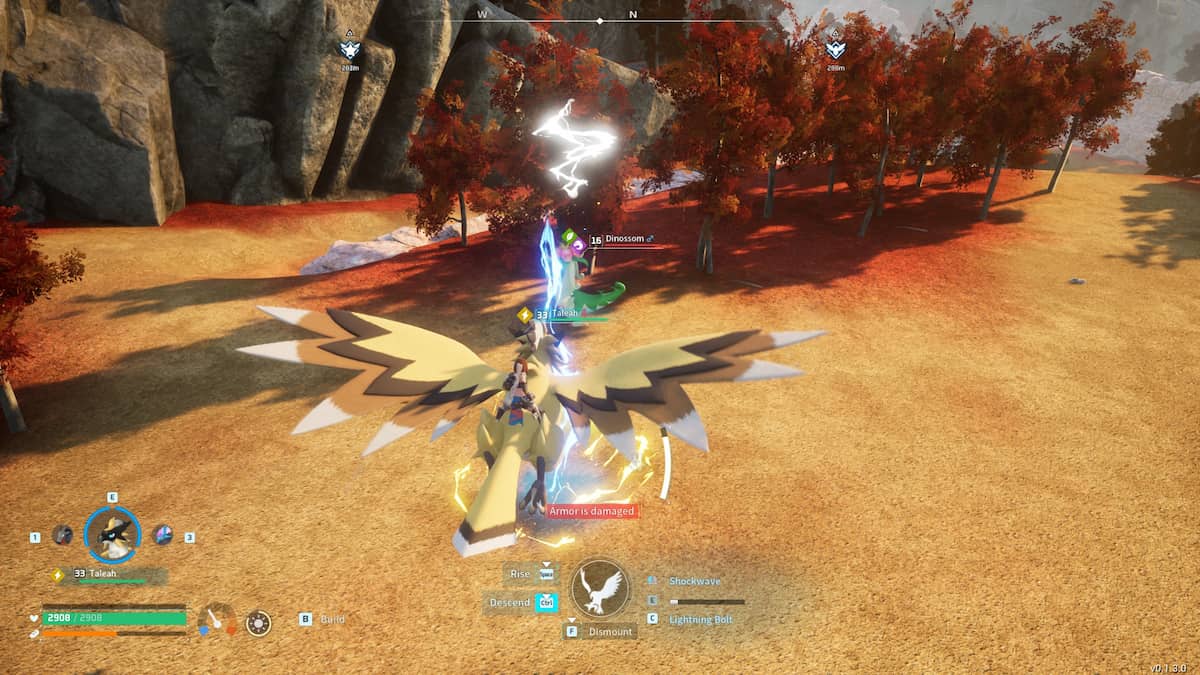Use the Lightning Bolt skill
1200x675 pixels.
point(701,620)
